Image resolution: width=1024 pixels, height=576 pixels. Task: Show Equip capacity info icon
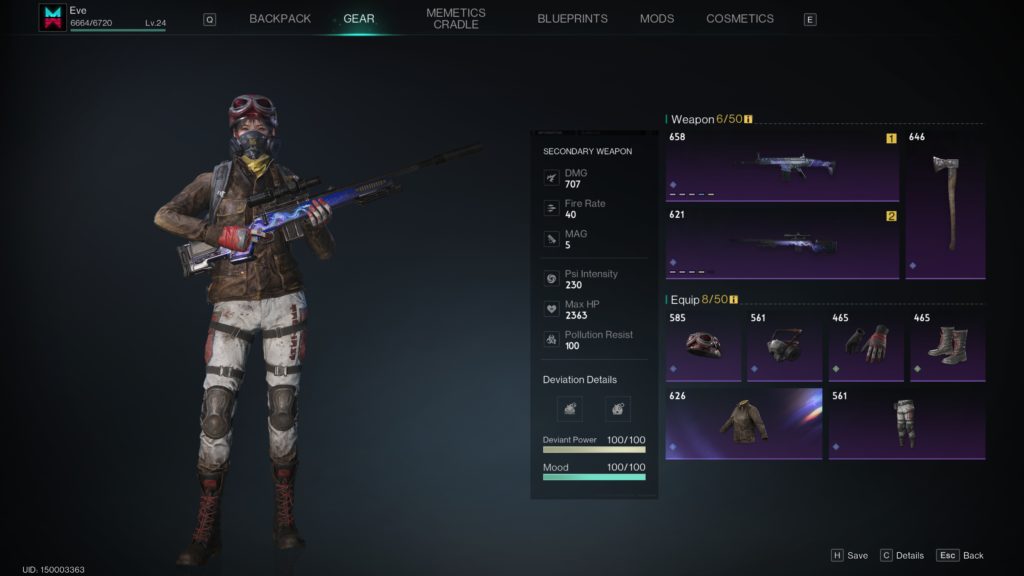click(734, 299)
